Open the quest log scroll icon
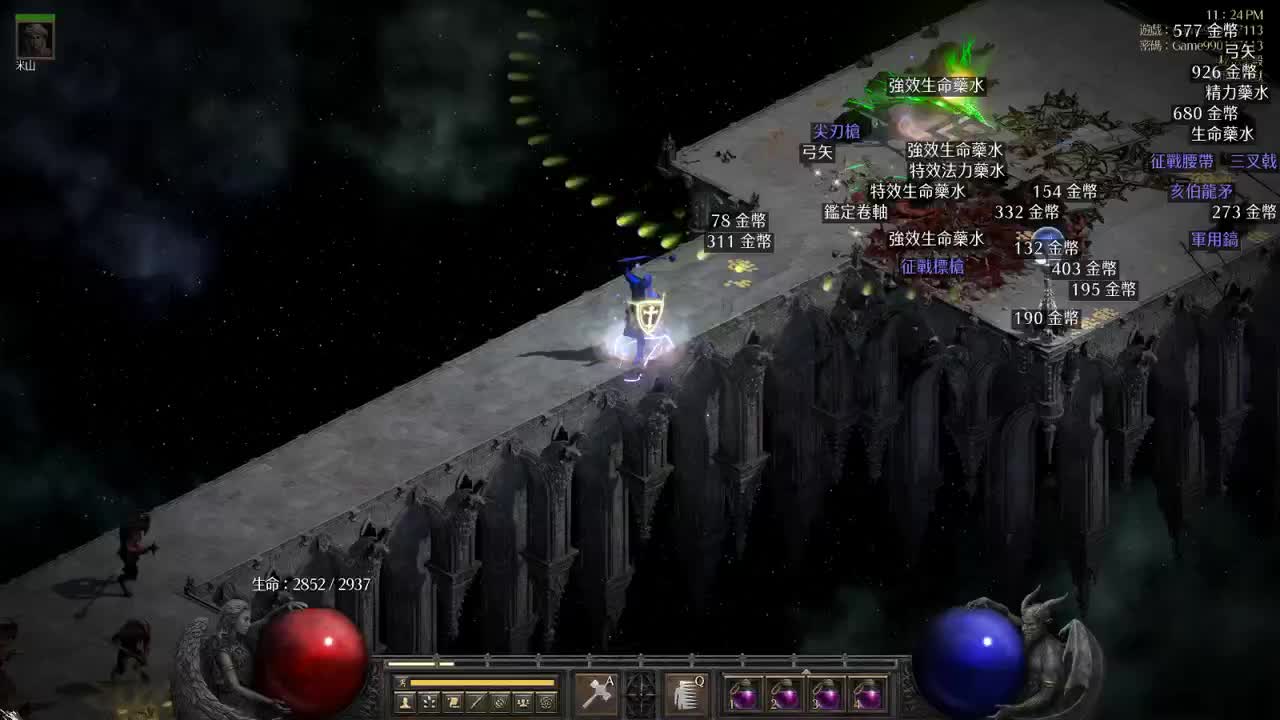The image size is (1280, 720). tap(453, 701)
